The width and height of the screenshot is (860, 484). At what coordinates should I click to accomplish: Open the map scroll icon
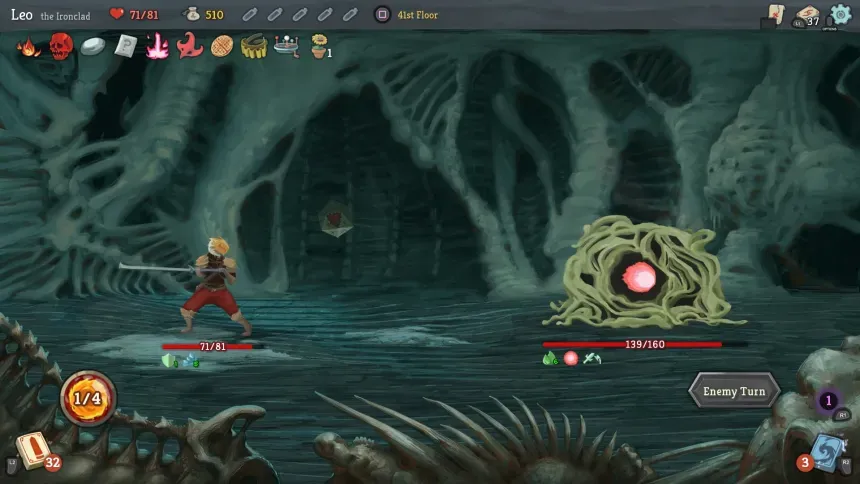(775, 13)
